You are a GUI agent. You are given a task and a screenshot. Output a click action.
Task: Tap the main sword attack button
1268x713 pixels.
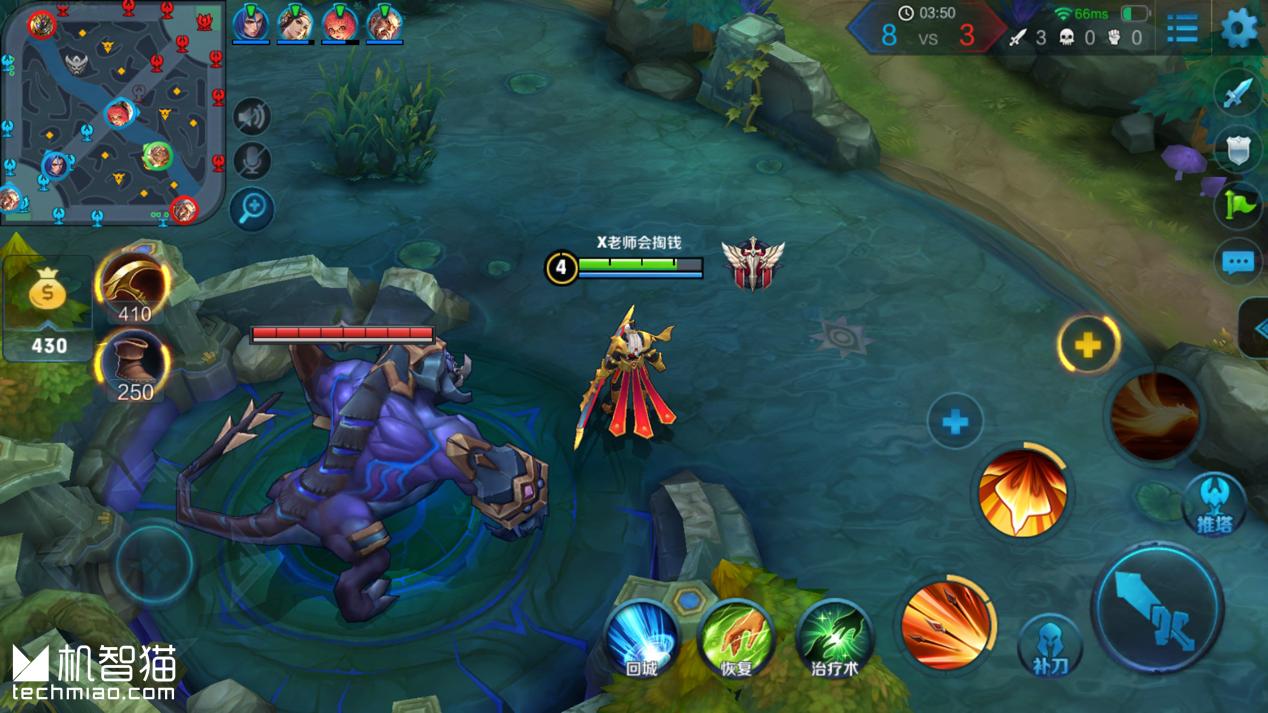(1157, 606)
